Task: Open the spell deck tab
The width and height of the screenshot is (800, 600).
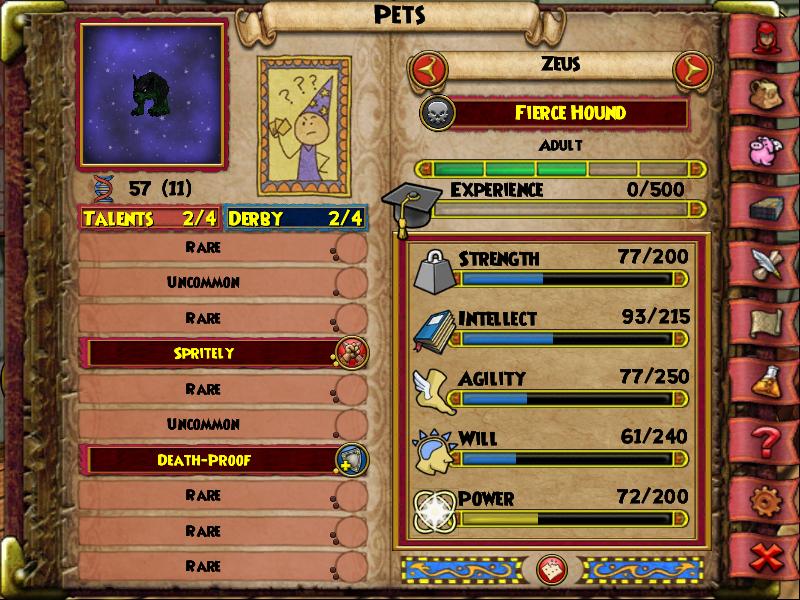Action: (768, 208)
